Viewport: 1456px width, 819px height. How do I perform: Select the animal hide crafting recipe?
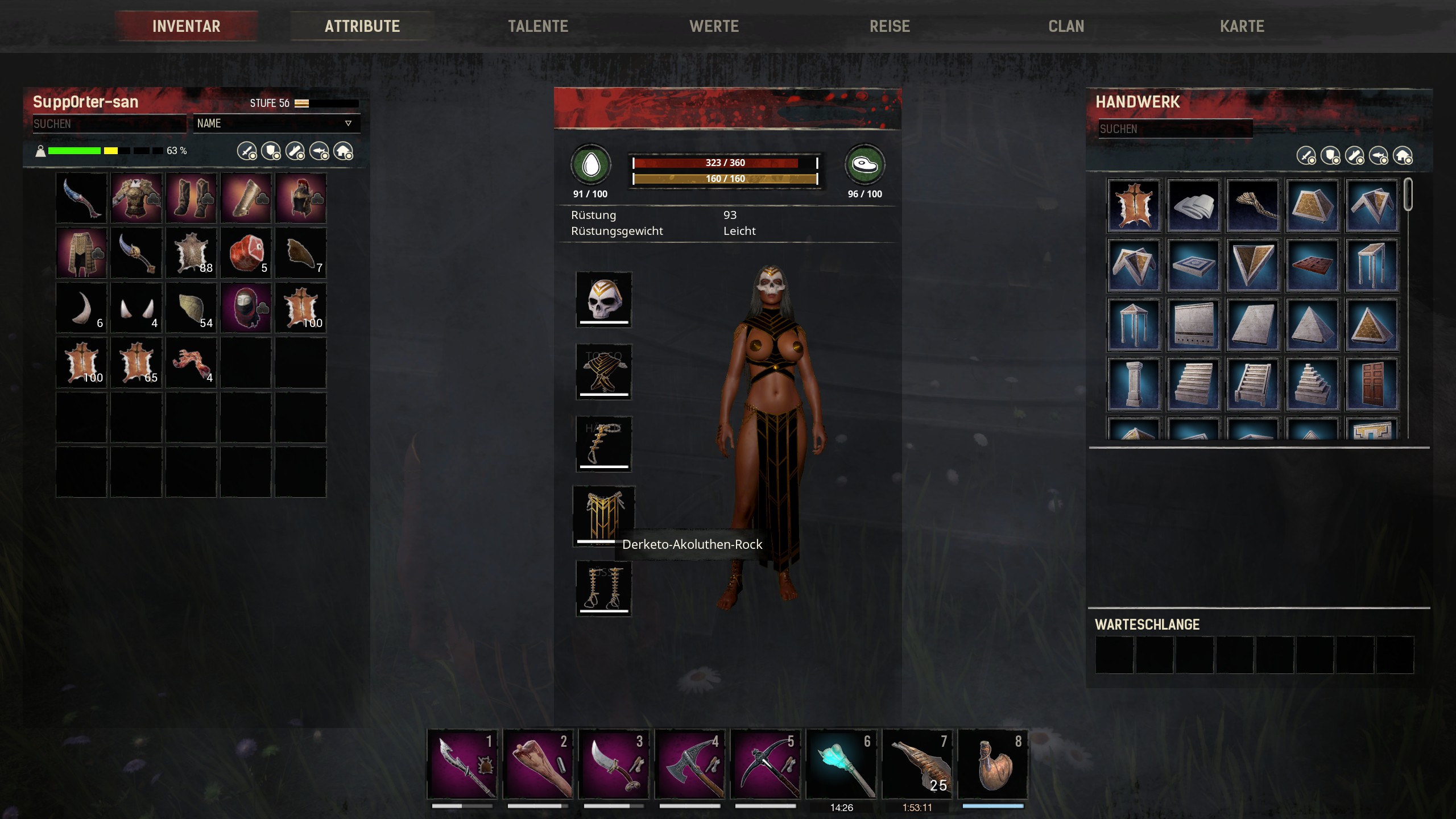point(1133,205)
